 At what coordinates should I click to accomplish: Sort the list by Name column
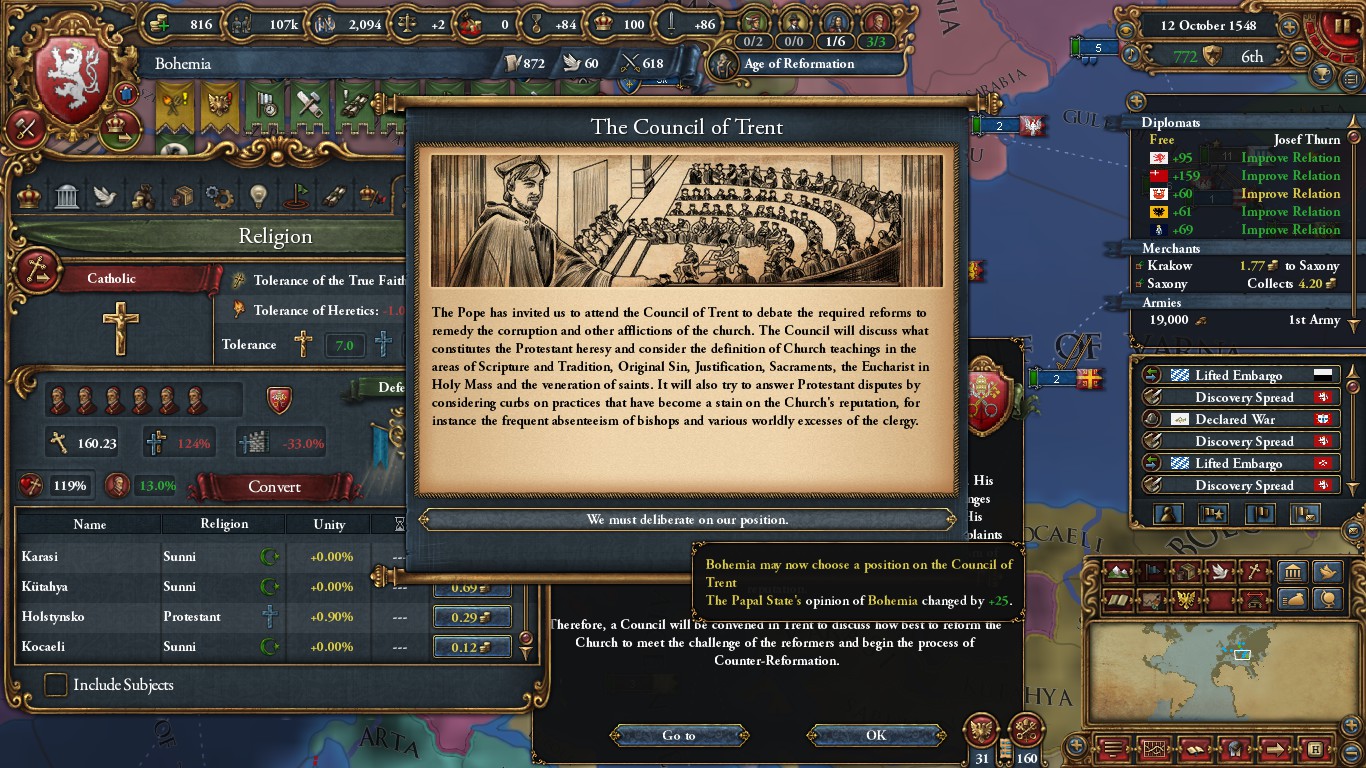click(x=89, y=524)
